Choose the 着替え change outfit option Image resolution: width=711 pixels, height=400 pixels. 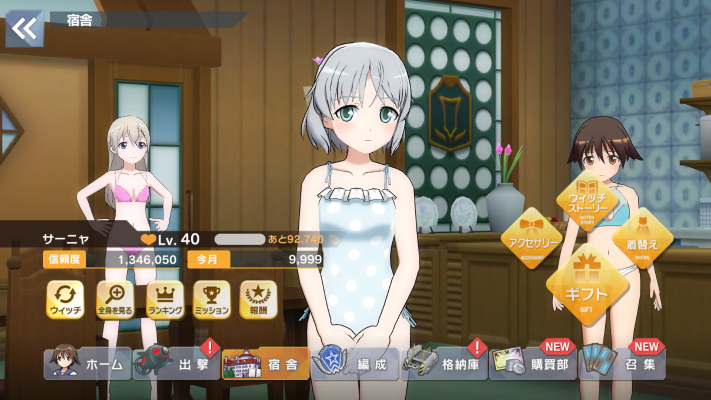pyautogui.click(x=642, y=240)
